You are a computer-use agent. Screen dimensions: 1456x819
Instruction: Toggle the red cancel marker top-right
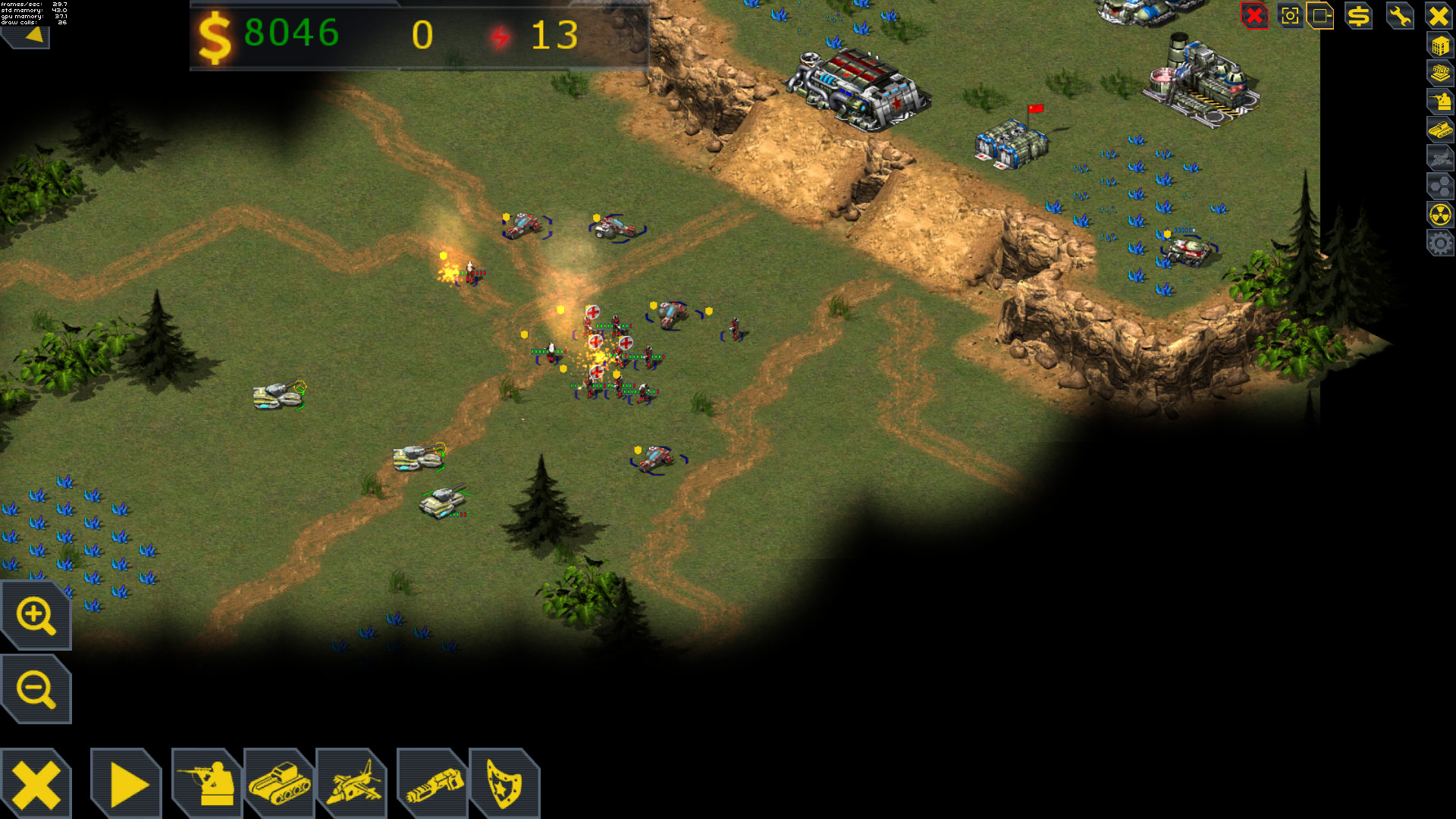pyautogui.click(x=1254, y=14)
